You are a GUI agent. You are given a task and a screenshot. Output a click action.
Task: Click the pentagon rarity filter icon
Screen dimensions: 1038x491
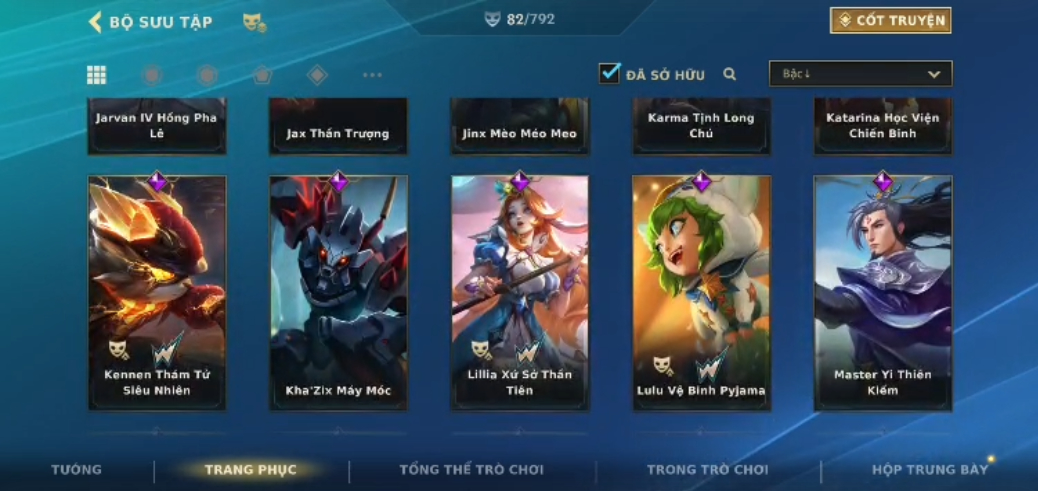point(262,75)
